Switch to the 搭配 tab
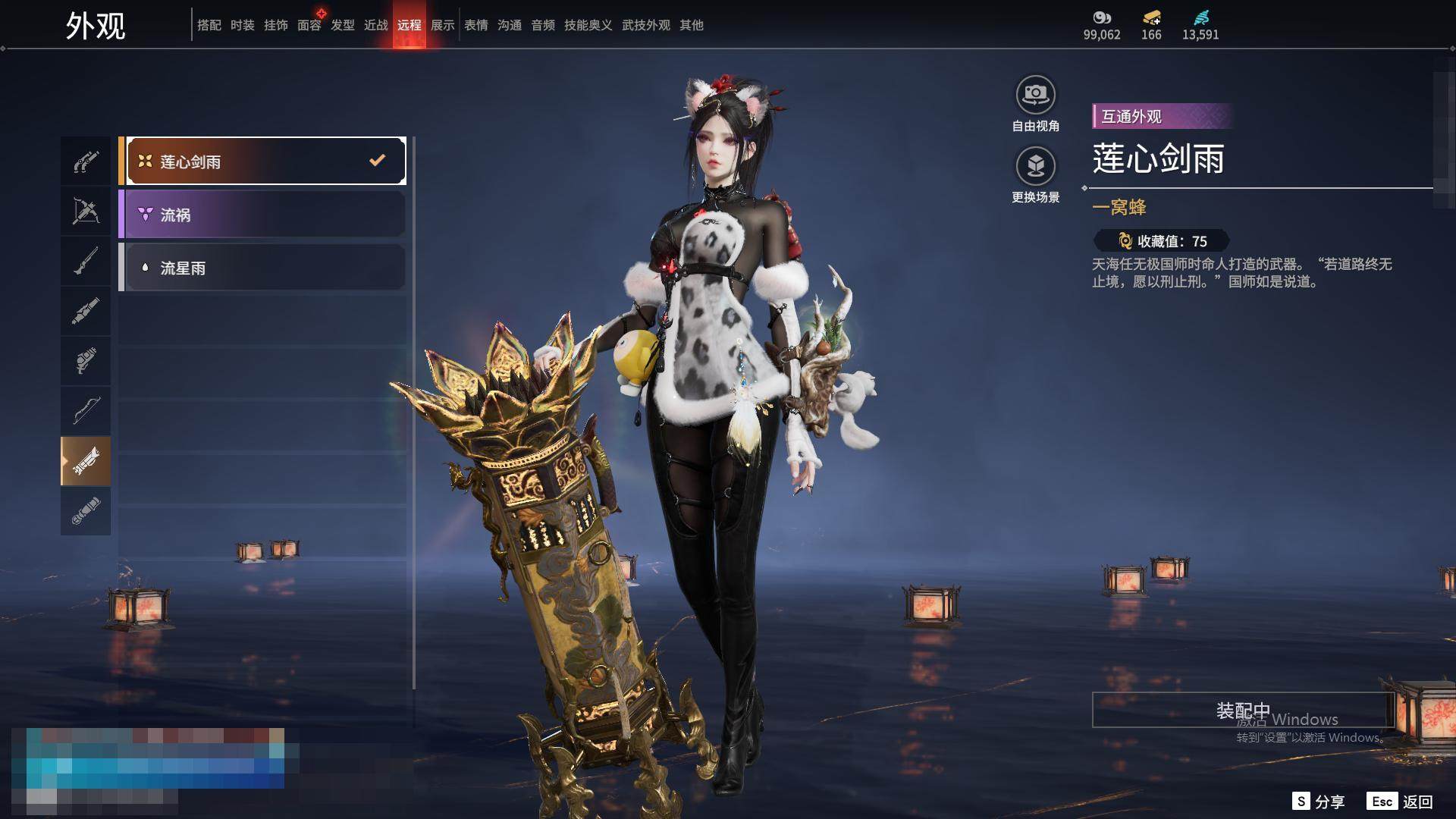This screenshot has width=1456, height=819. click(x=209, y=25)
